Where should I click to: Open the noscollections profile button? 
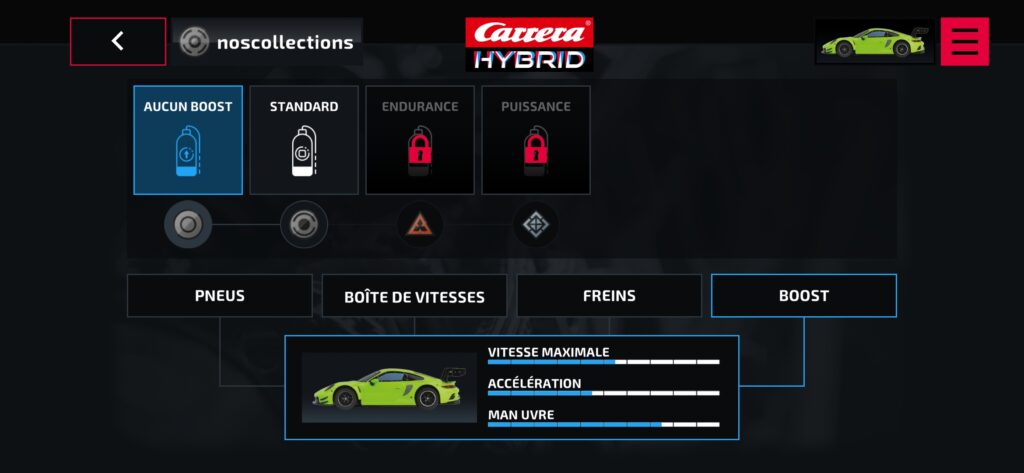click(267, 42)
